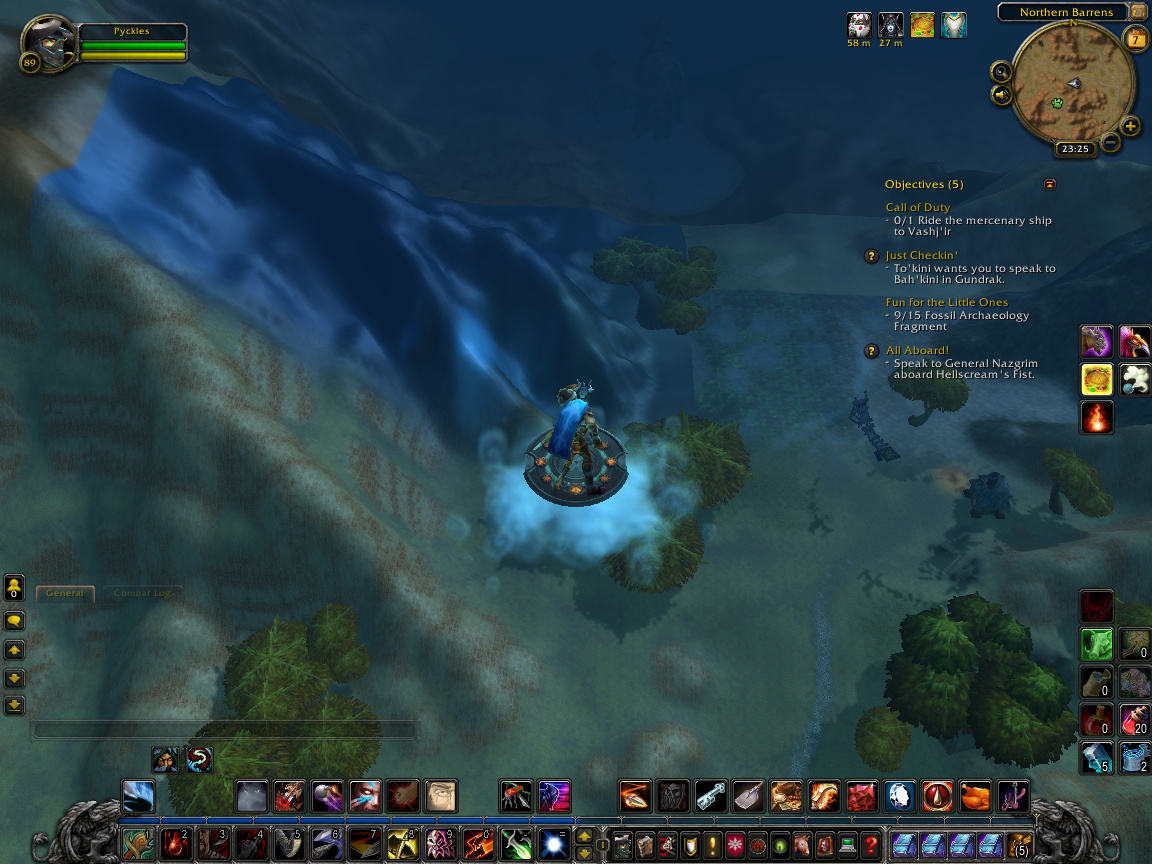Use the roast chicken food item
The image size is (1152, 864).
pos(975,796)
